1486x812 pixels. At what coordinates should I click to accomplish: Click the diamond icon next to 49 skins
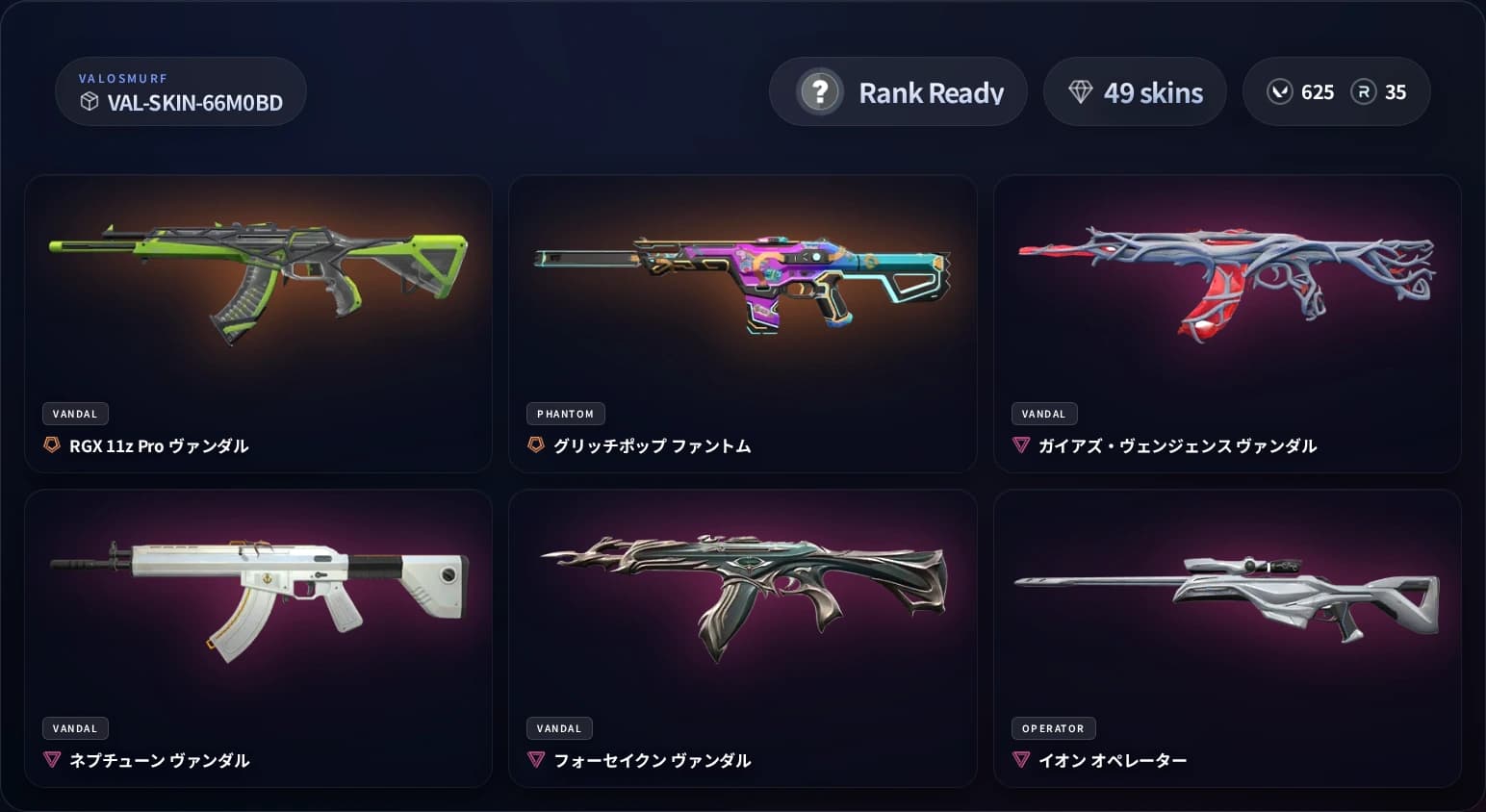pos(1082,91)
